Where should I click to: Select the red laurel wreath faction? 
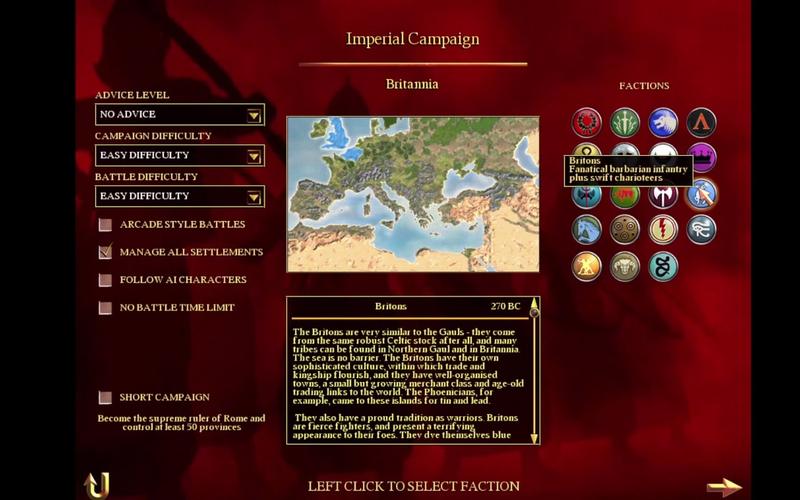pyautogui.click(x=586, y=122)
